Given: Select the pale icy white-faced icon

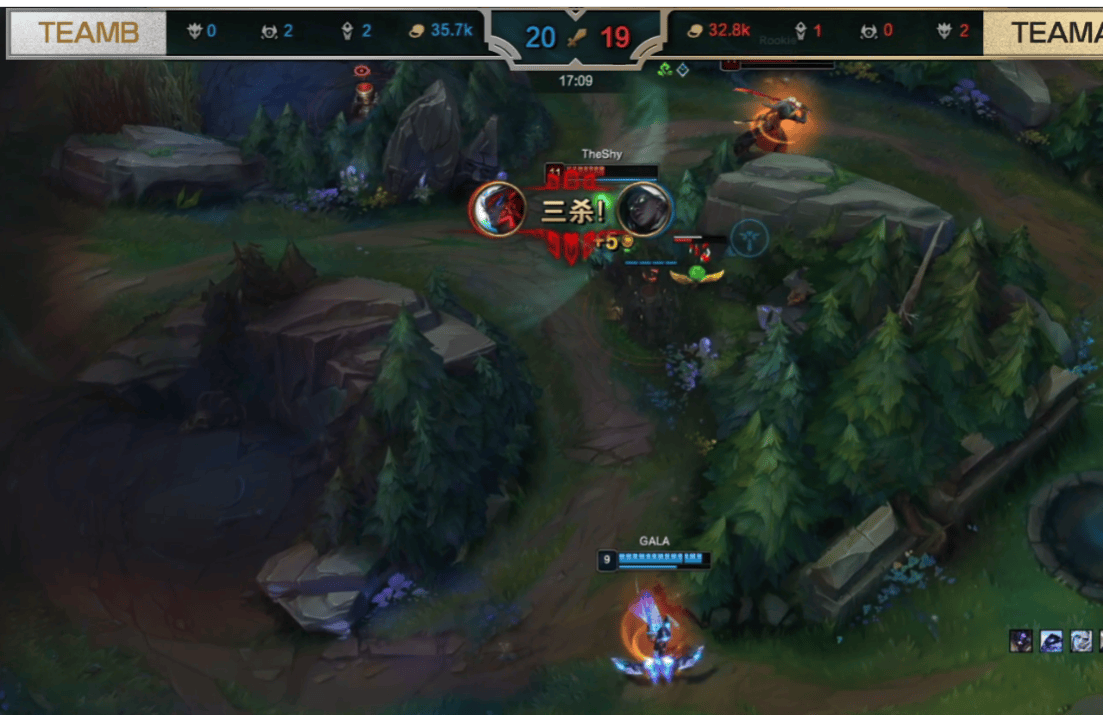Looking at the screenshot, I should (x=1082, y=641).
